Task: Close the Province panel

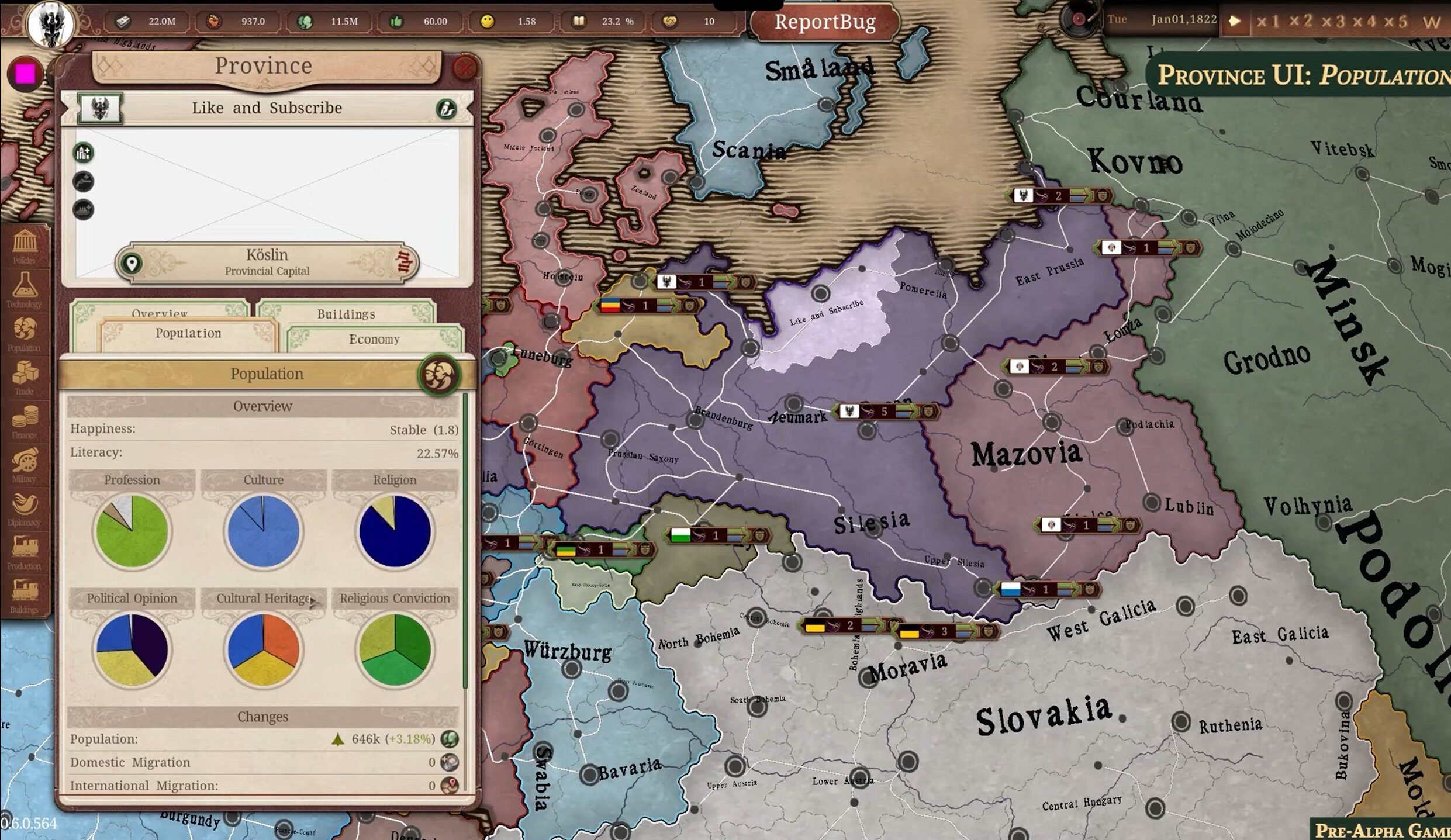Action: point(464,68)
